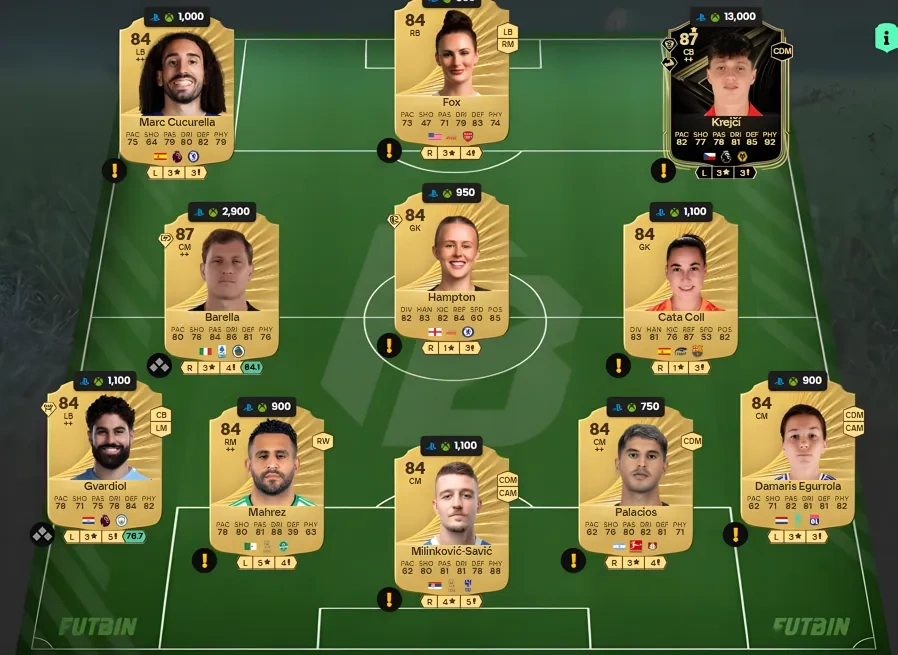898x655 pixels.
Task: Click Barella's 2,900 price tag
Action: coord(228,212)
